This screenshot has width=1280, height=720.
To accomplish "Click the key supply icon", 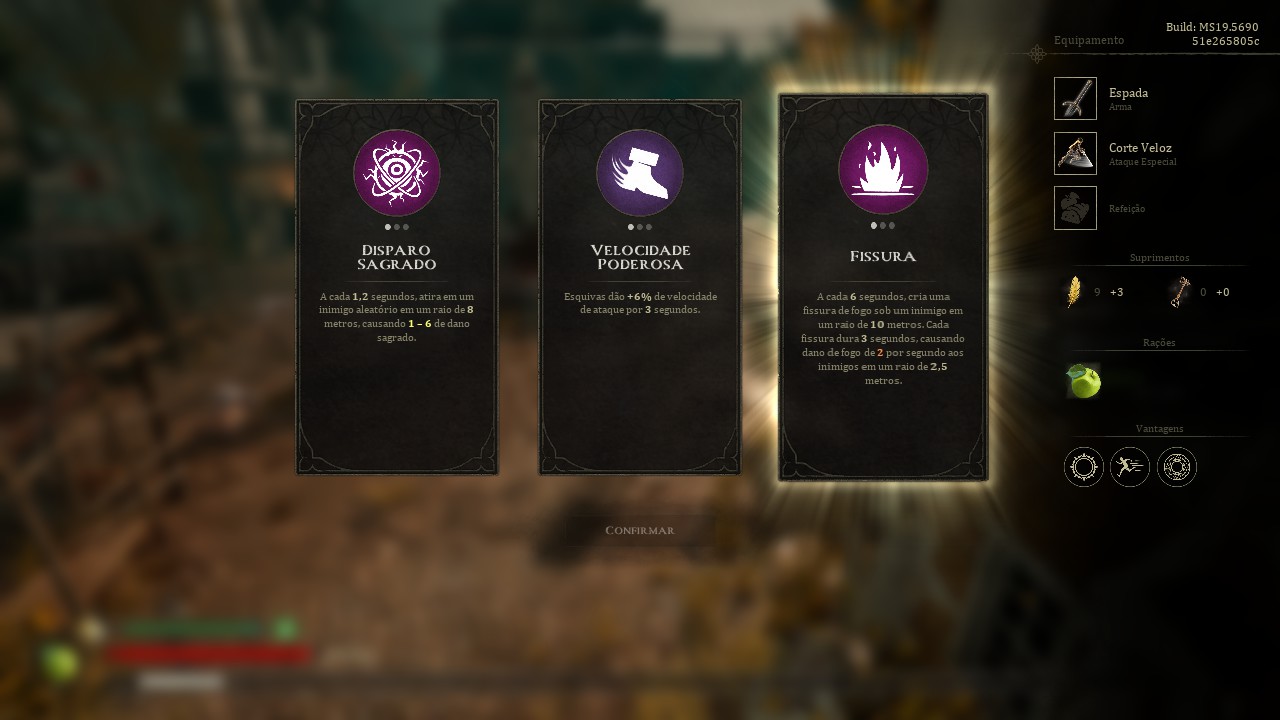I will pos(1181,292).
